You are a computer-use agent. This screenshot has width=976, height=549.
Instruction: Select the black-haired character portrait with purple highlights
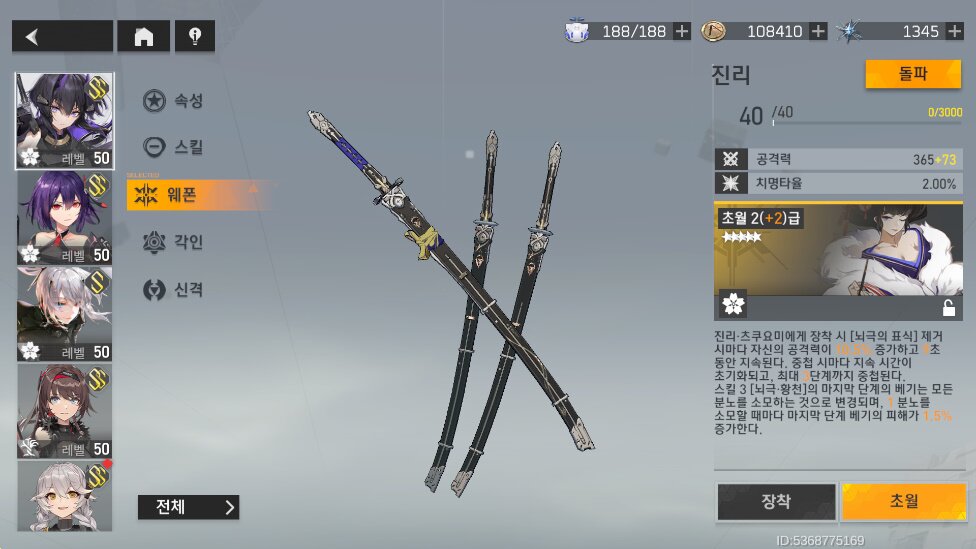click(x=65, y=120)
